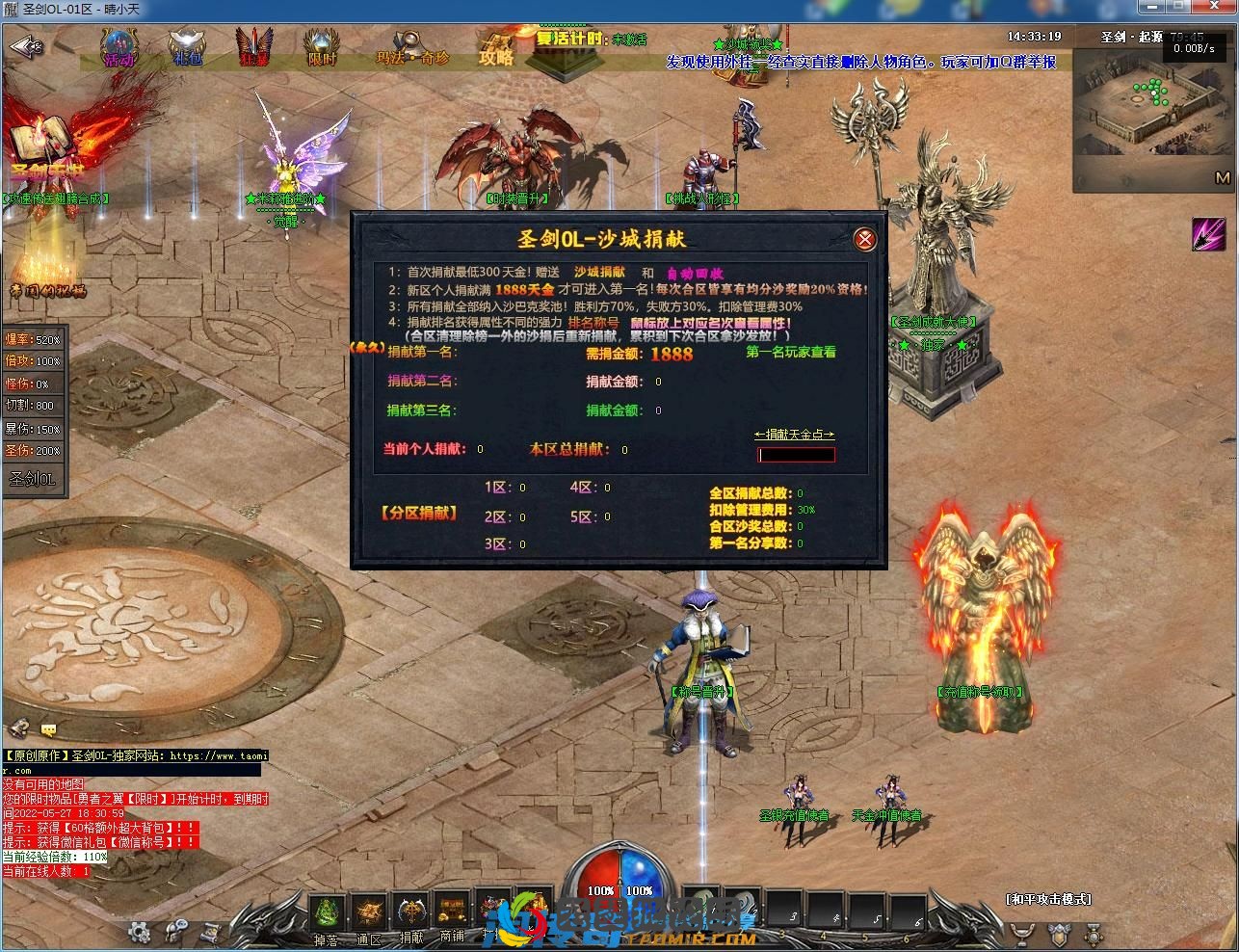Type amount in the donation input field
1239x952 pixels.
tap(797, 454)
